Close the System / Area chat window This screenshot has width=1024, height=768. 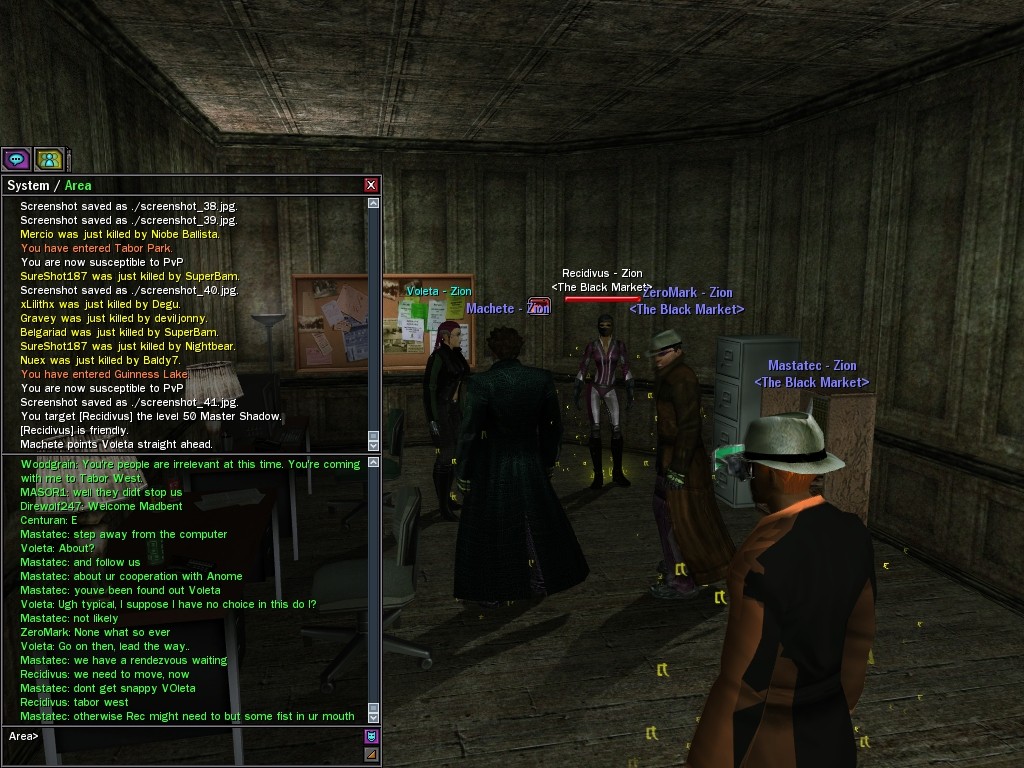coord(371,185)
